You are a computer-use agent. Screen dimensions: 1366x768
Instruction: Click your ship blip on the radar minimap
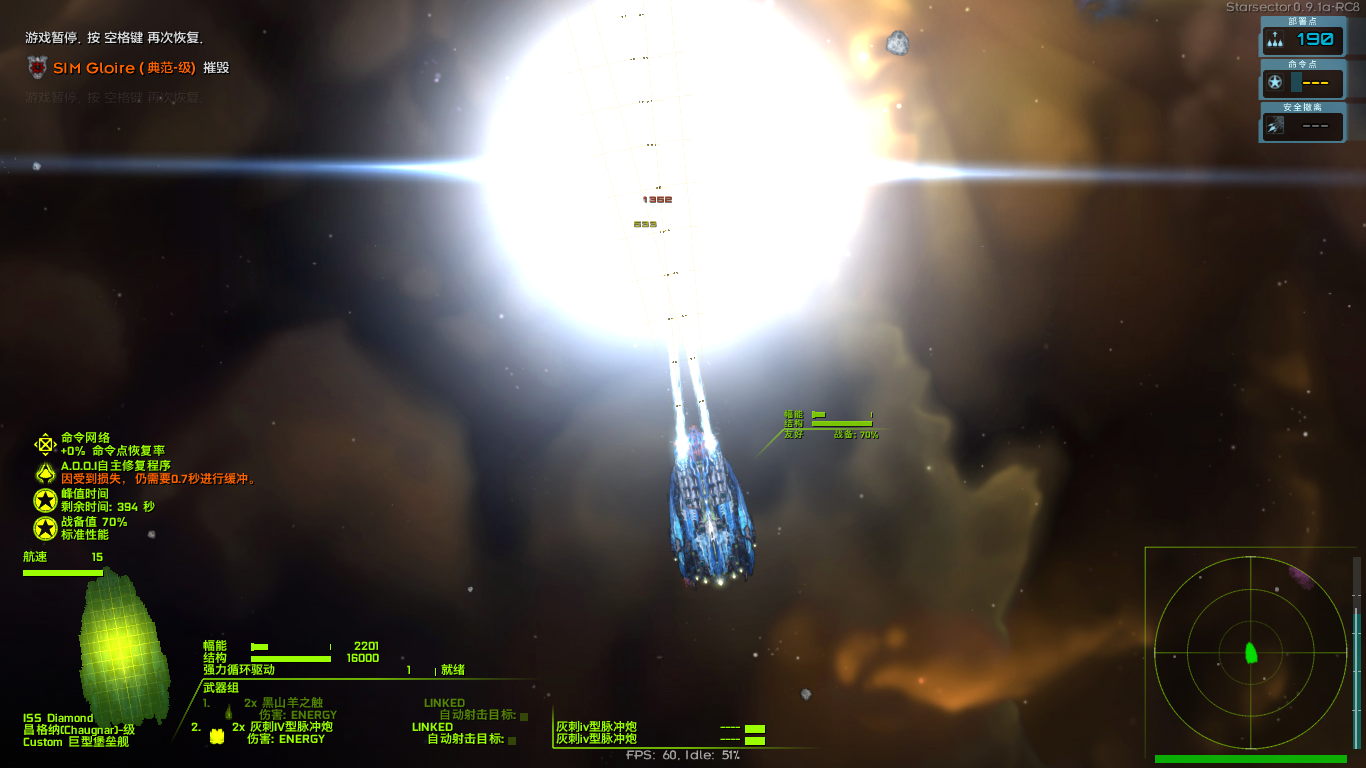[x=1252, y=654]
